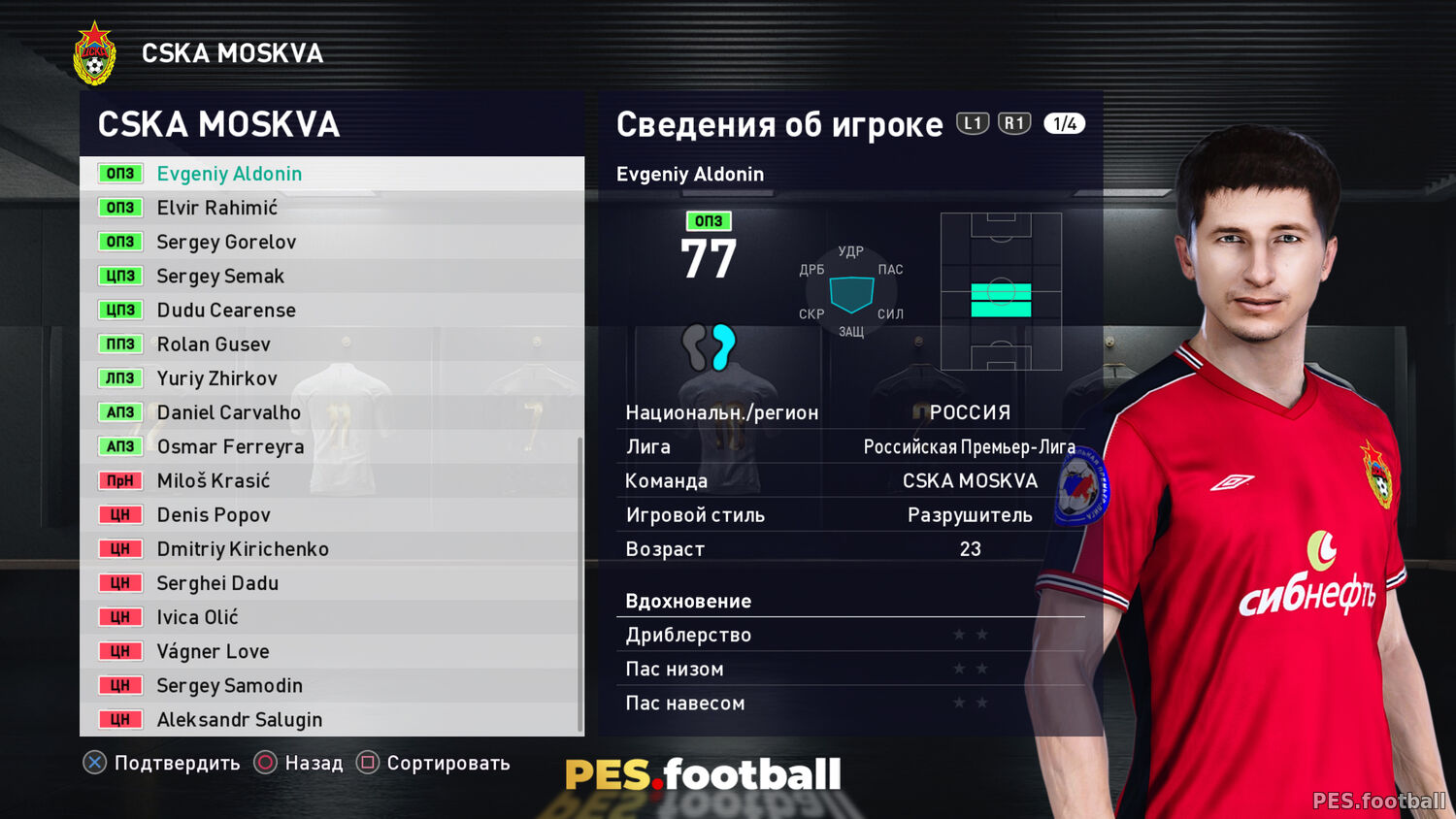Select Vágner Love's row

pos(213,651)
